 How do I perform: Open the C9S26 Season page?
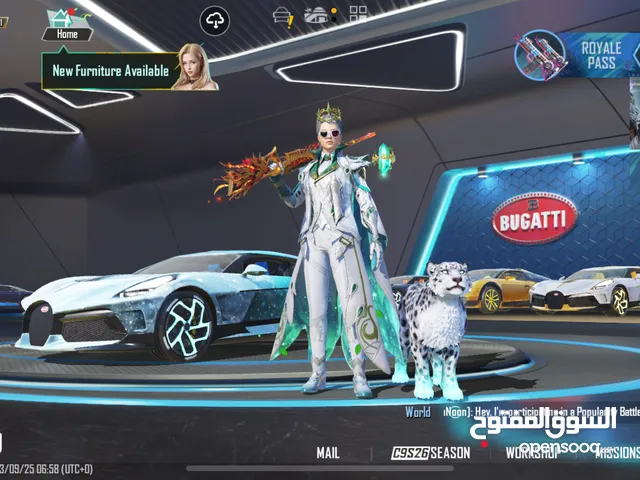(431, 453)
